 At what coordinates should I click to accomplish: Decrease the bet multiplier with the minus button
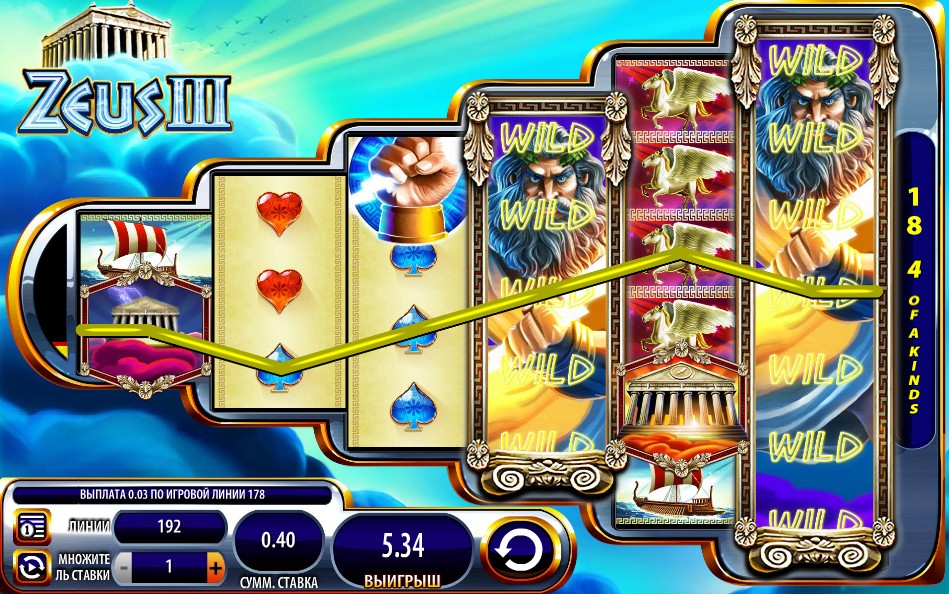[x=123, y=567]
